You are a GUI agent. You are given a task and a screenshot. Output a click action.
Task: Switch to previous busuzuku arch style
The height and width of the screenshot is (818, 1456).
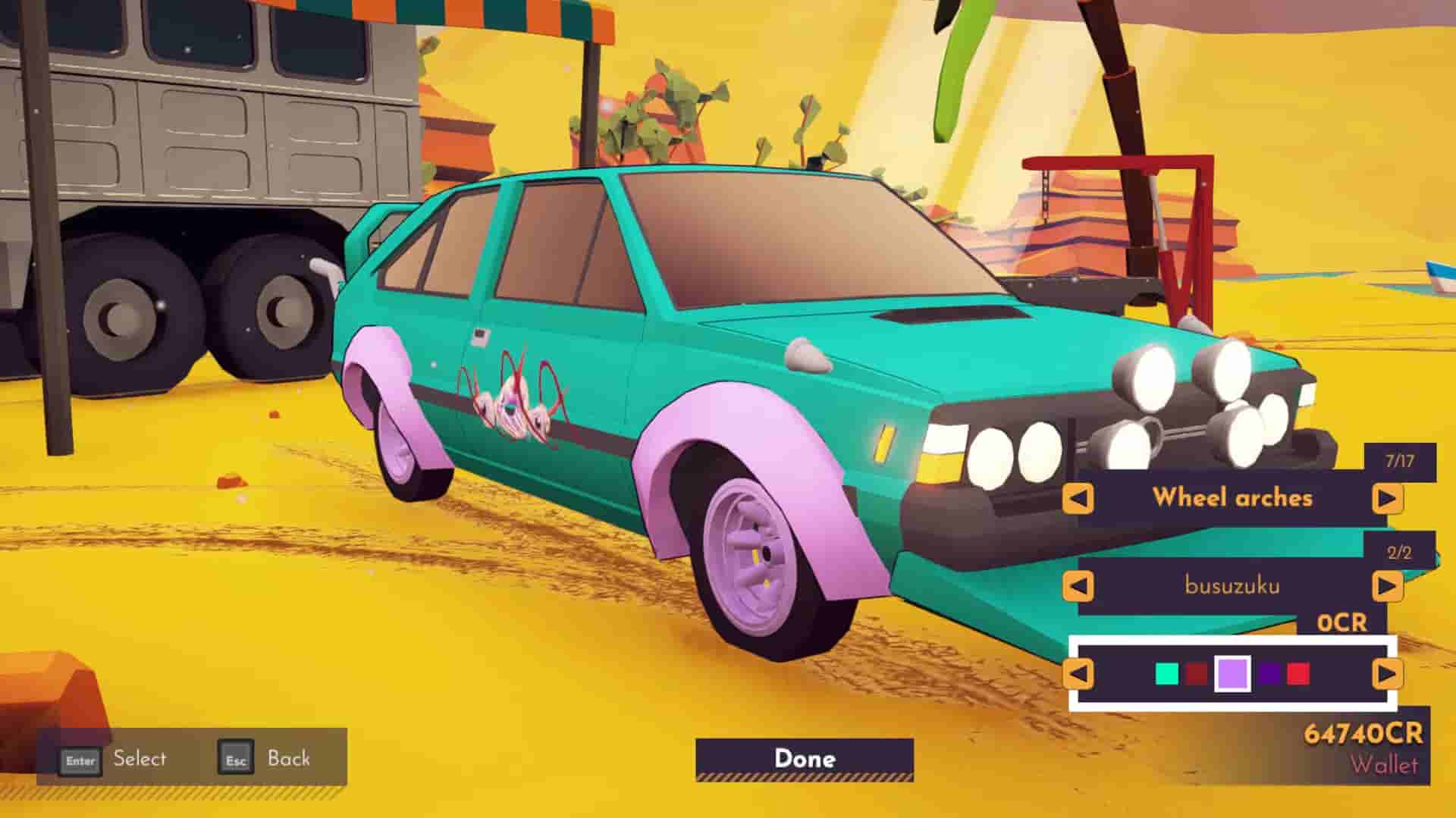pos(1078,586)
